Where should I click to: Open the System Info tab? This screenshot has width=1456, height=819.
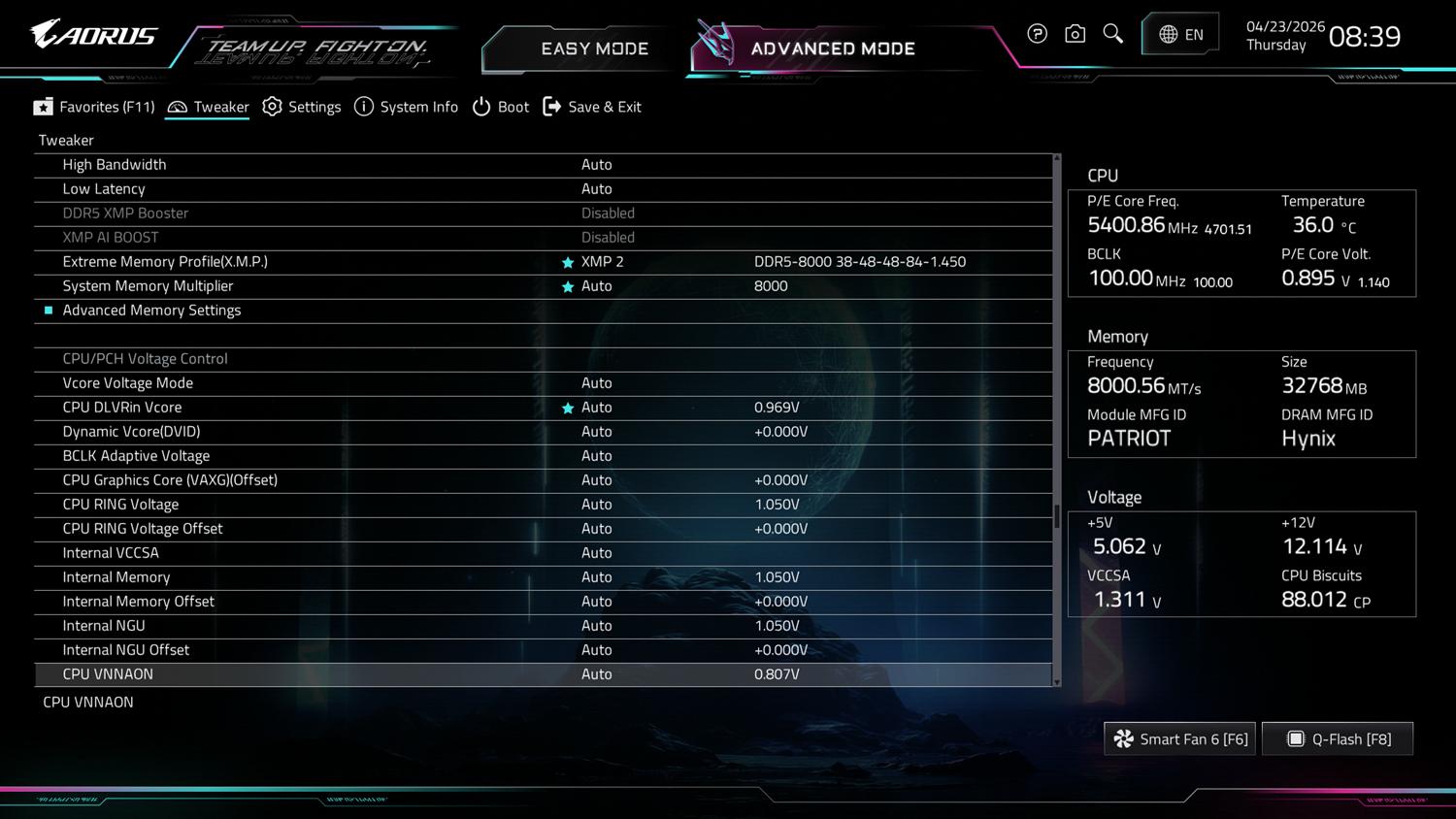tap(406, 107)
